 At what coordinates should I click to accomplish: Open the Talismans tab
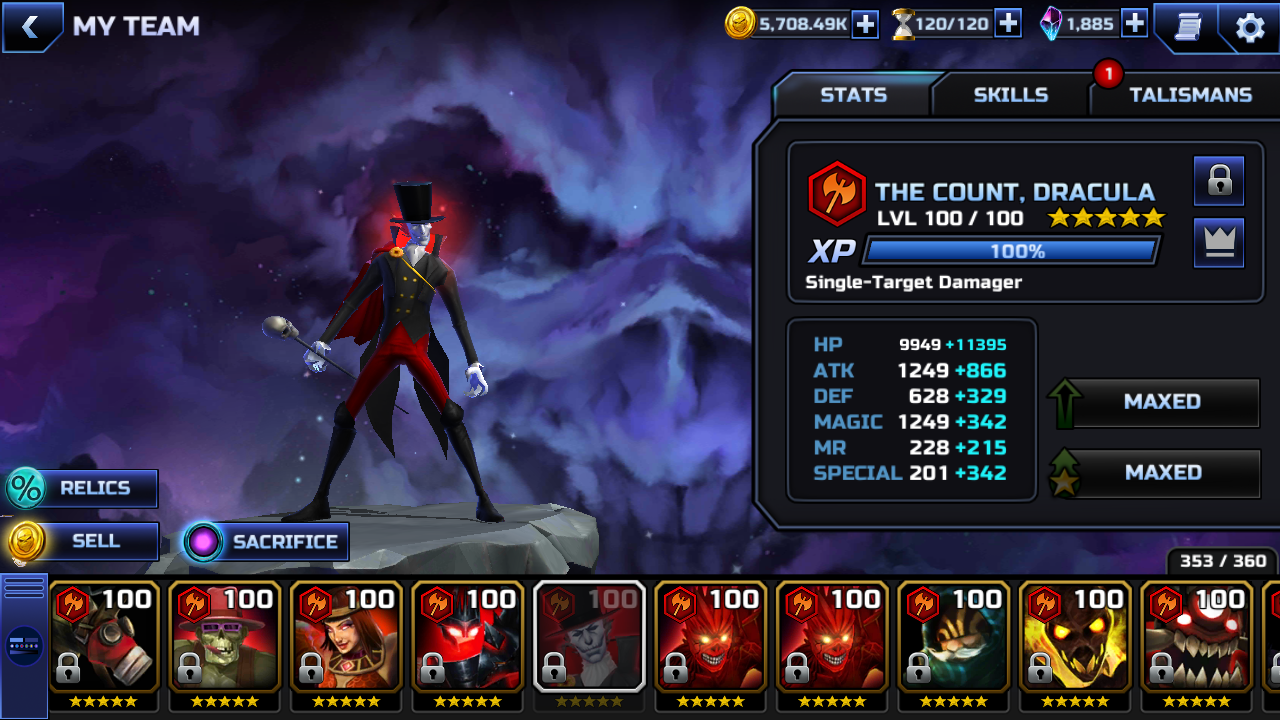[1190, 95]
